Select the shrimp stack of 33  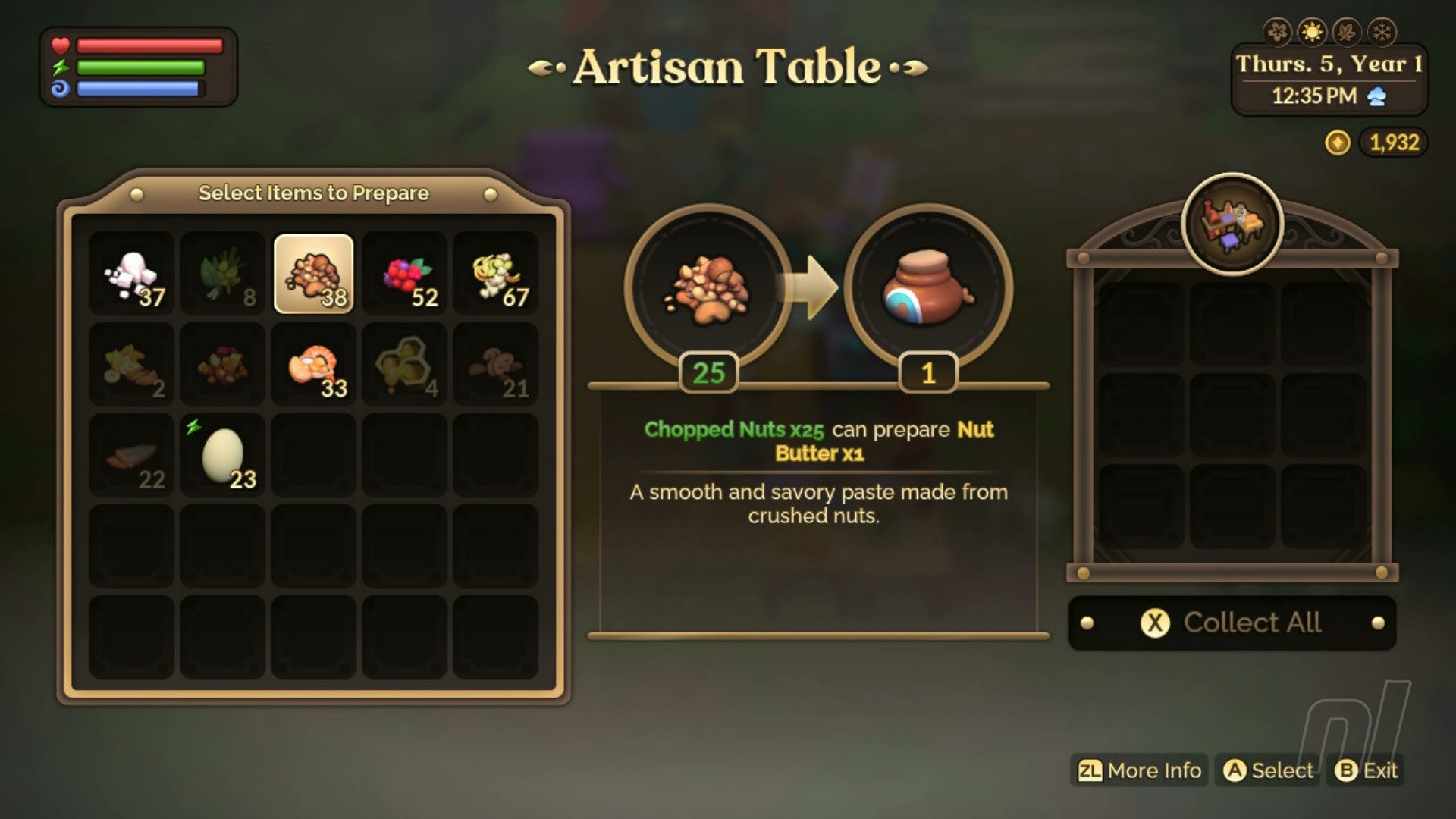click(313, 365)
